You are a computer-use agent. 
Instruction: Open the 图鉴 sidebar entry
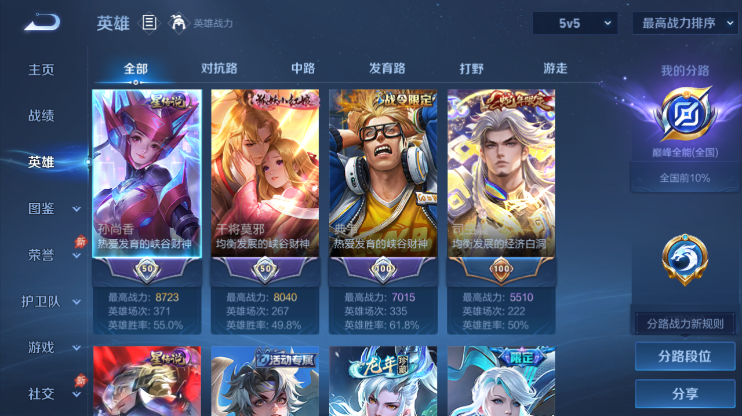[x=41, y=208]
